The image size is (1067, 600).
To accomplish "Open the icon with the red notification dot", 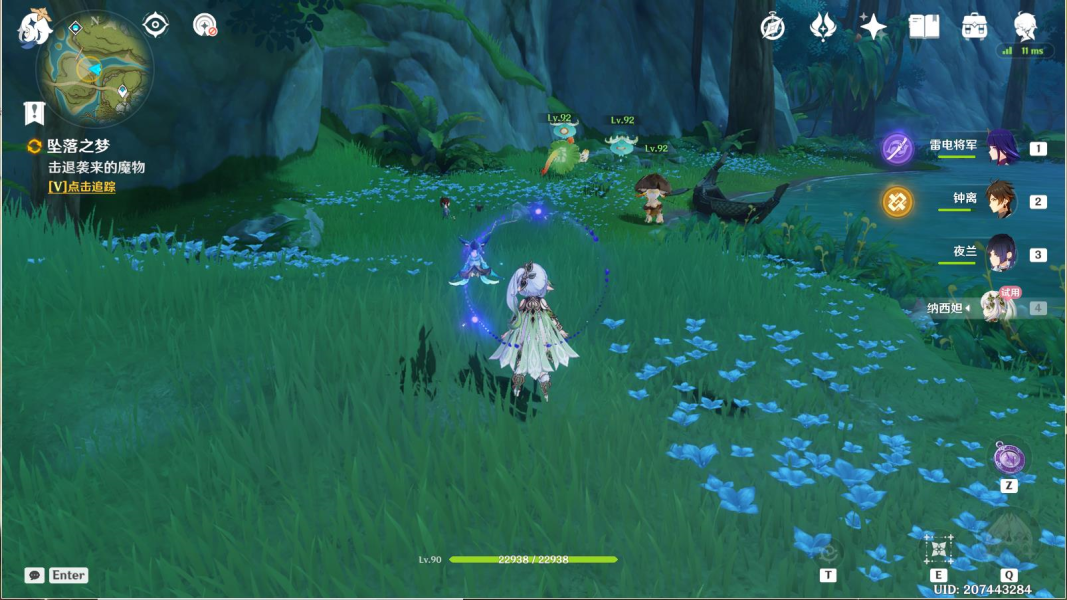I will (205, 25).
